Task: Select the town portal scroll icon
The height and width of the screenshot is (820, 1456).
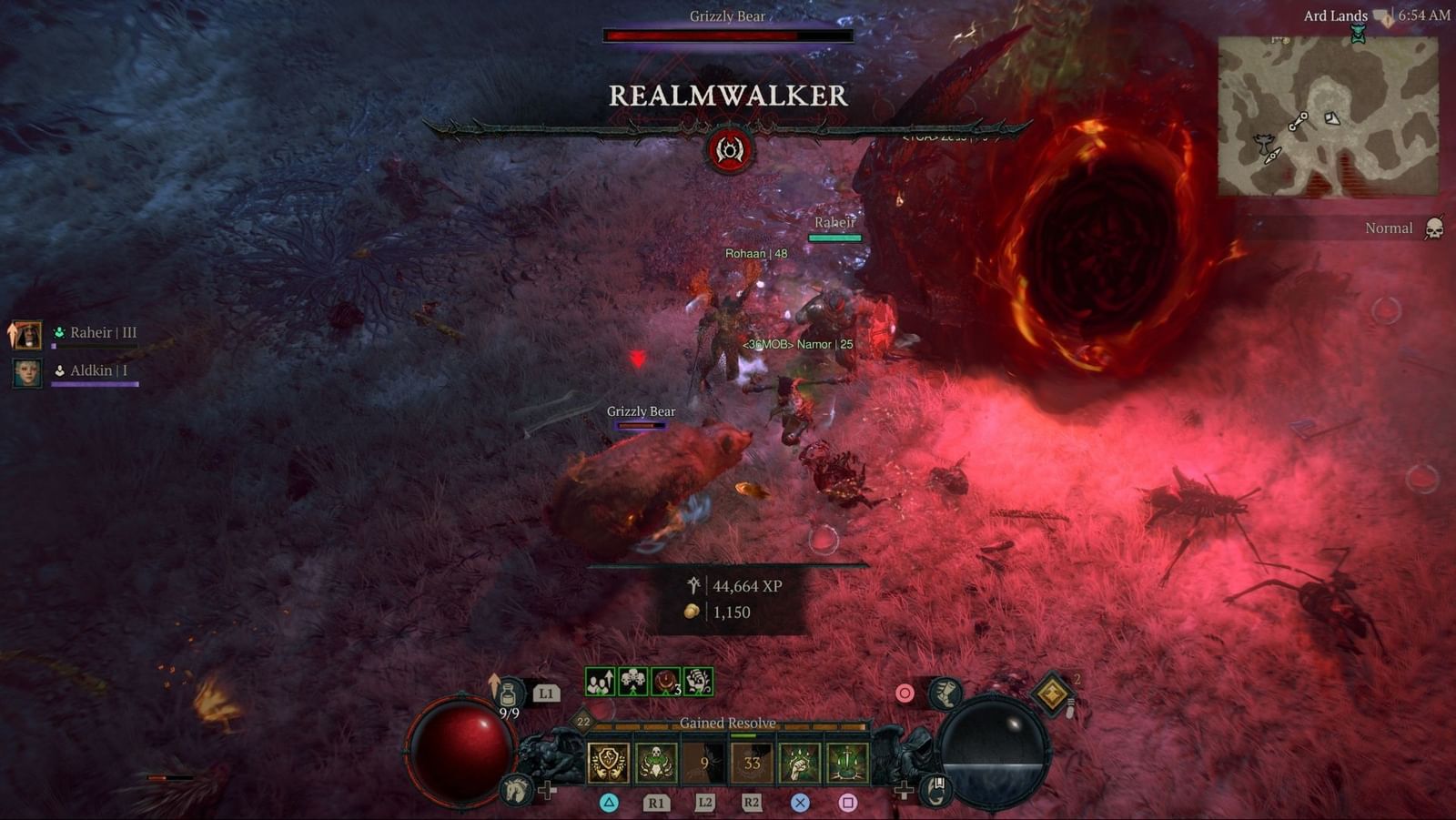Action: click(x=935, y=791)
